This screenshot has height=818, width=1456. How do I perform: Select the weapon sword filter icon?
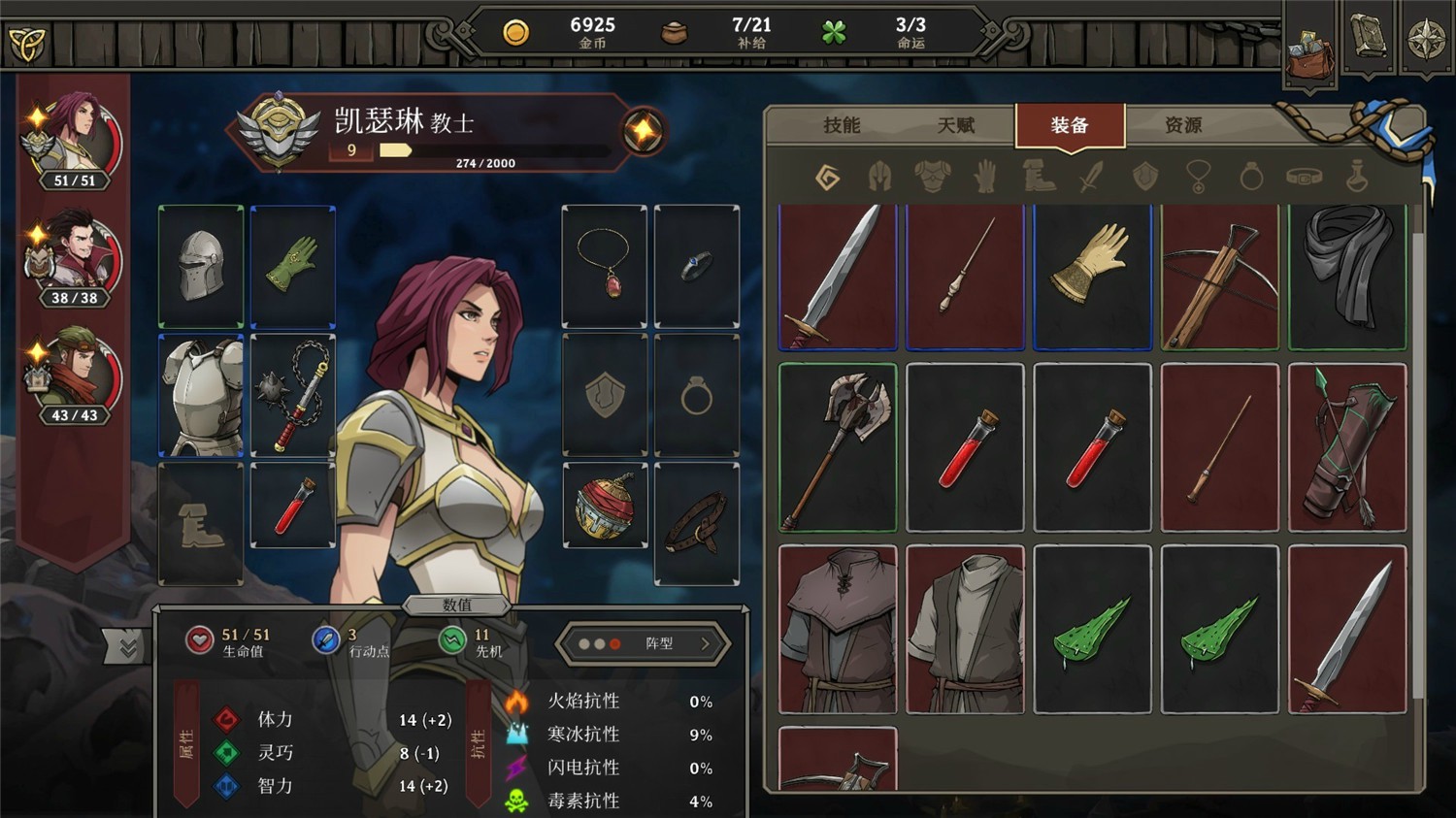click(1091, 176)
